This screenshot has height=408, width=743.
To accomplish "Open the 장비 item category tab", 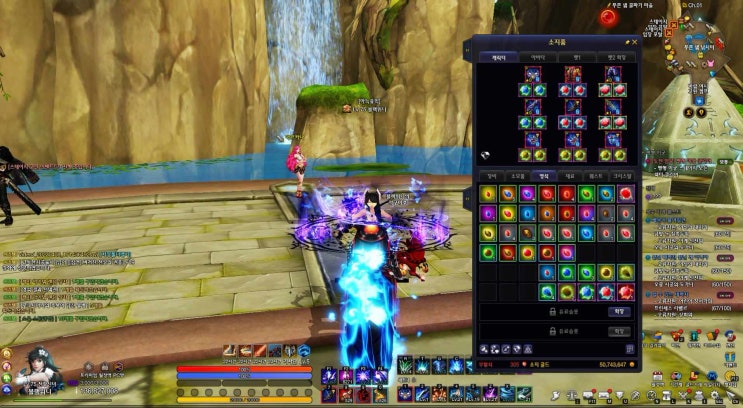I will point(490,176).
